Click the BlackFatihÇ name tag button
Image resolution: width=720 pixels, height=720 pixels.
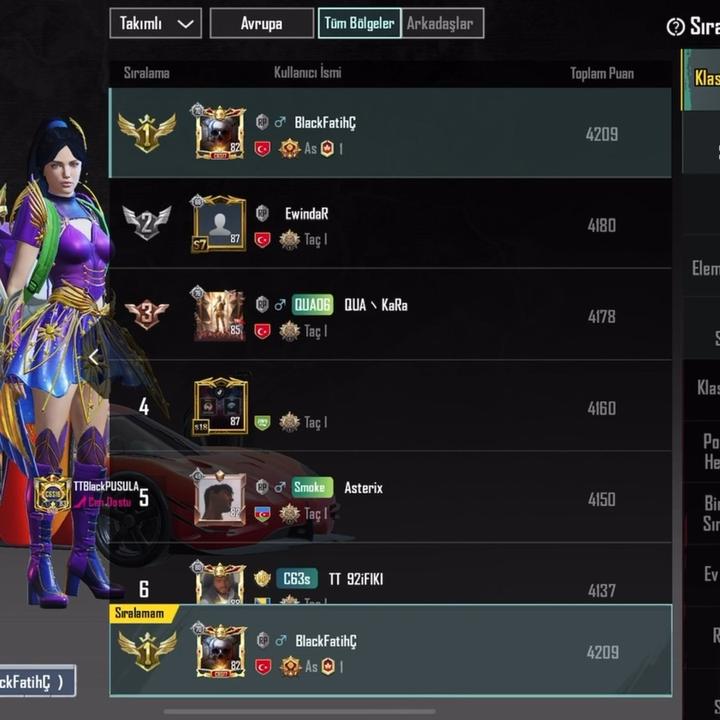(x=35, y=682)
